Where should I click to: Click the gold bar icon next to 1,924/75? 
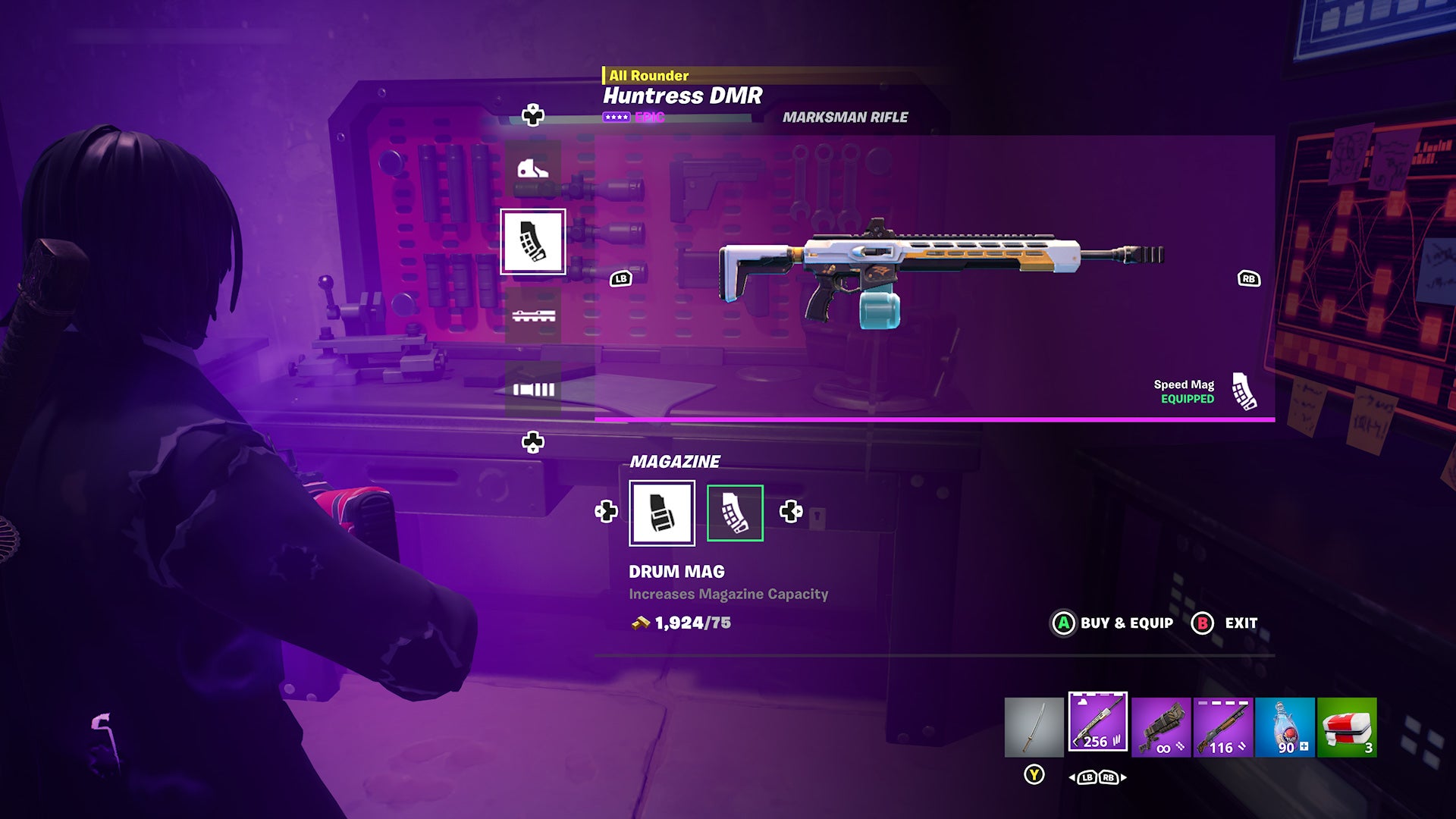(641, 624)
